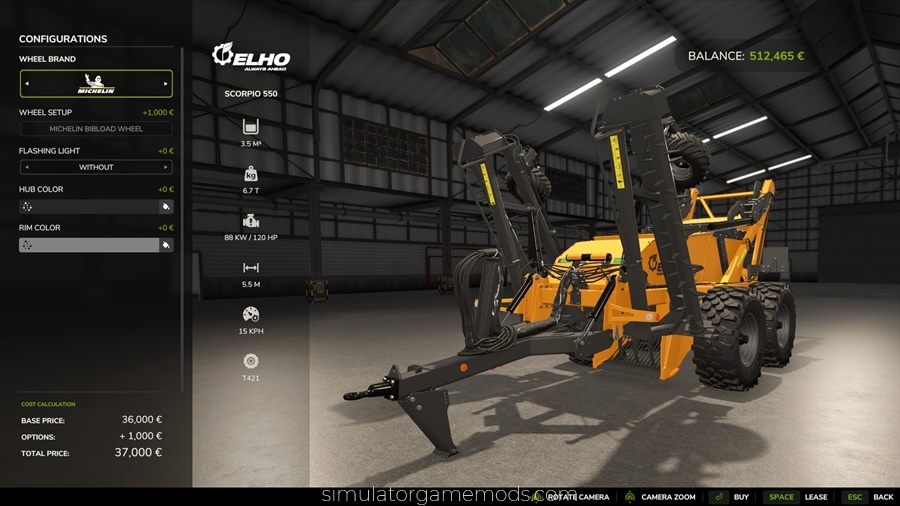Select the Michelin Bibload Wheel setup field
The height and width of the screenshot is (506, 900).
tap(96, 129)
